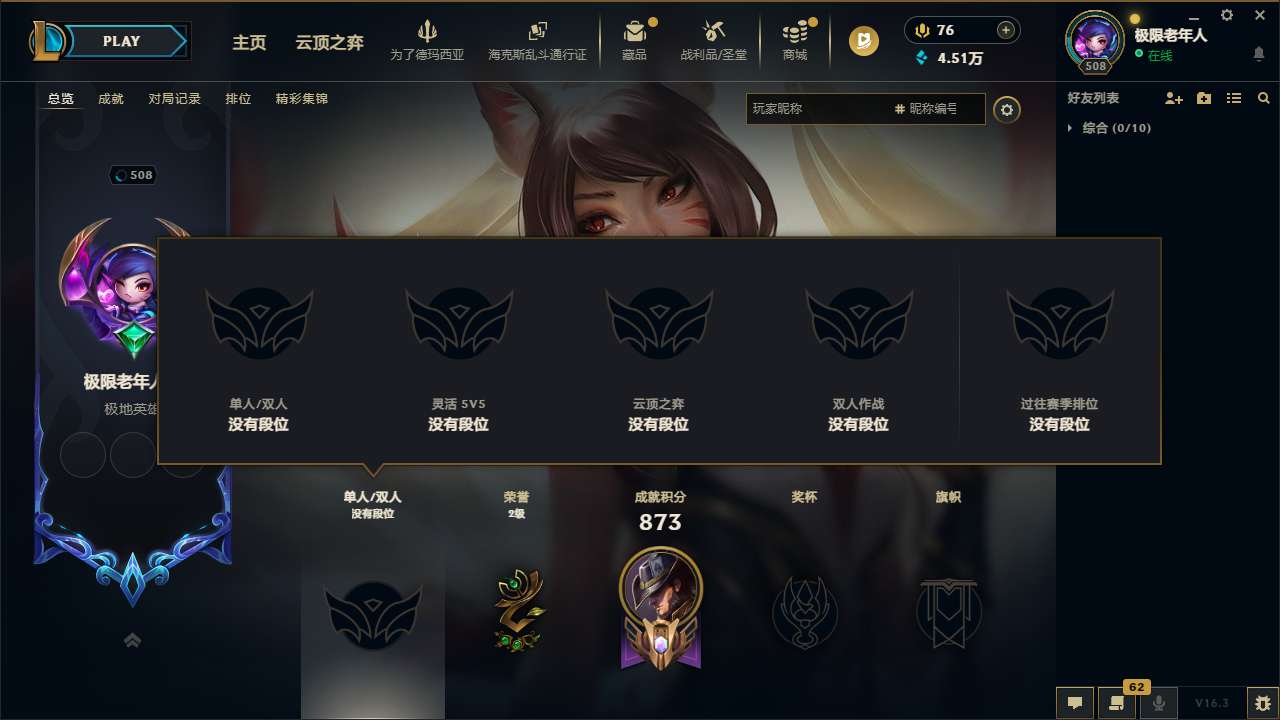1280x720 pixels.
Task: Toggle the friends list view mode icon
Action: 1233,98
